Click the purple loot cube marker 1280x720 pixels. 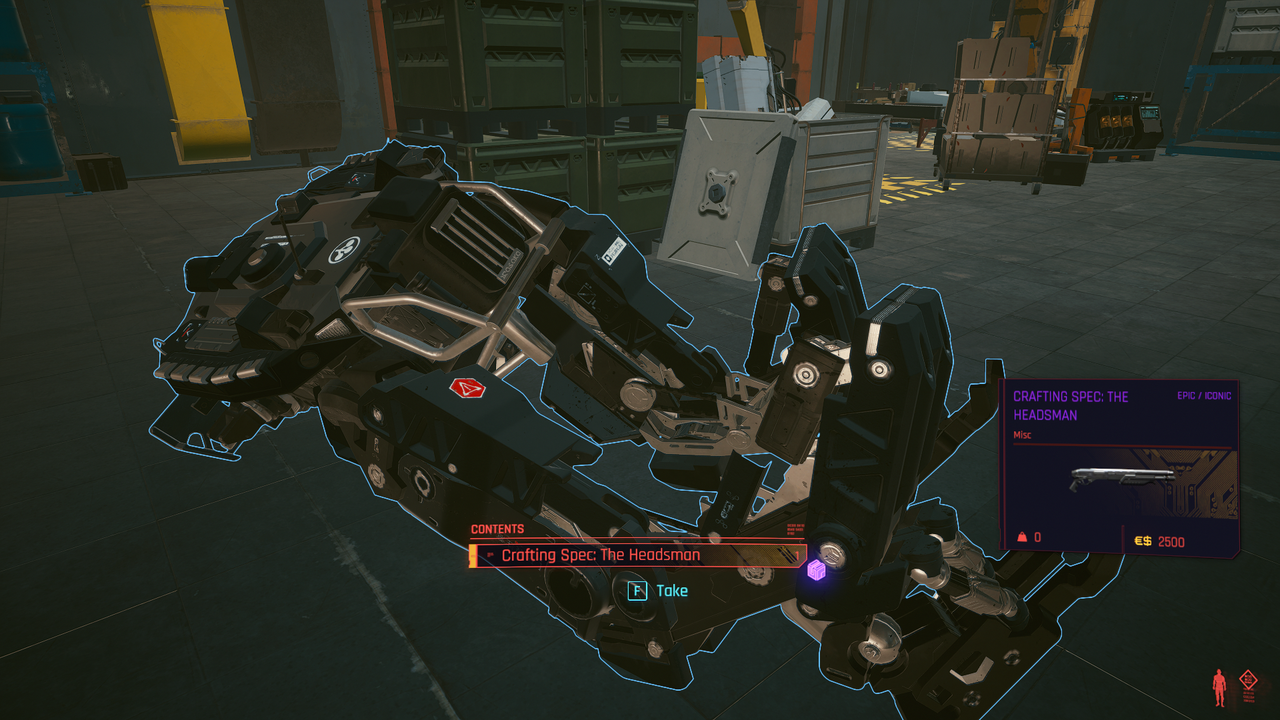[x=817, y=570]
